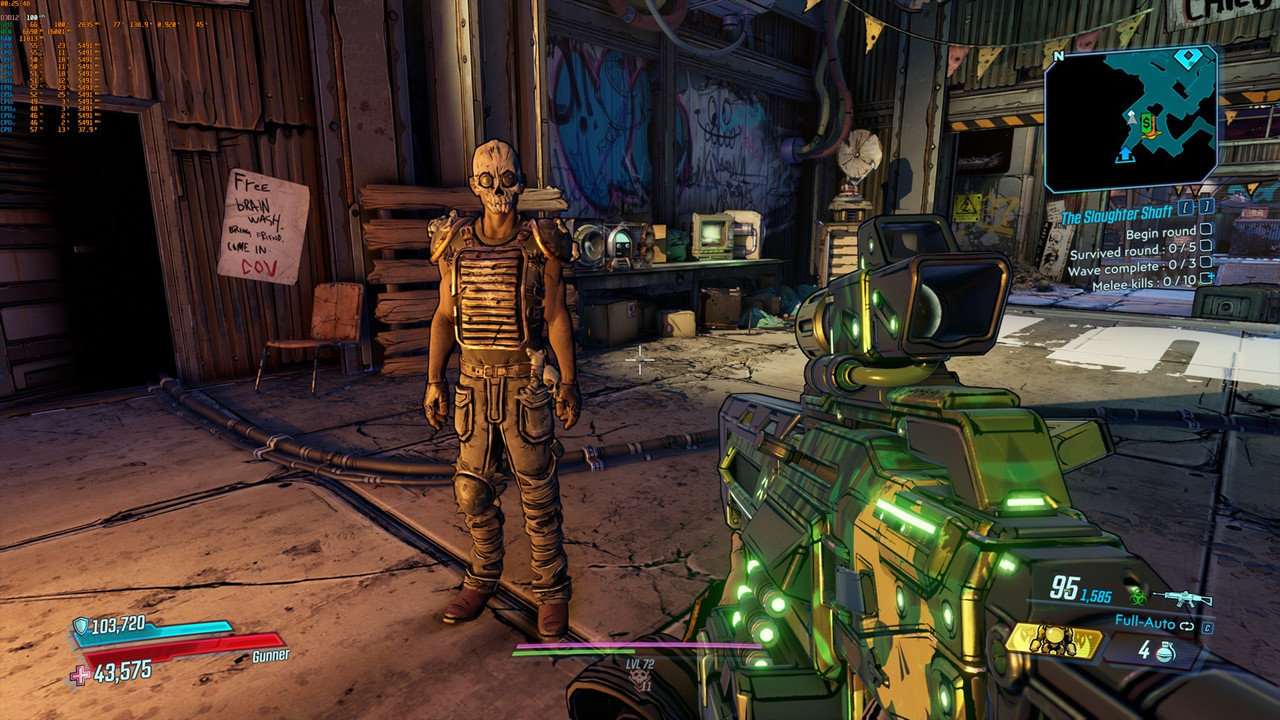This screenshot has width=1280, height=720.
Task: Click the shield icon beside 103,720
Action: (x=80, y=626)
